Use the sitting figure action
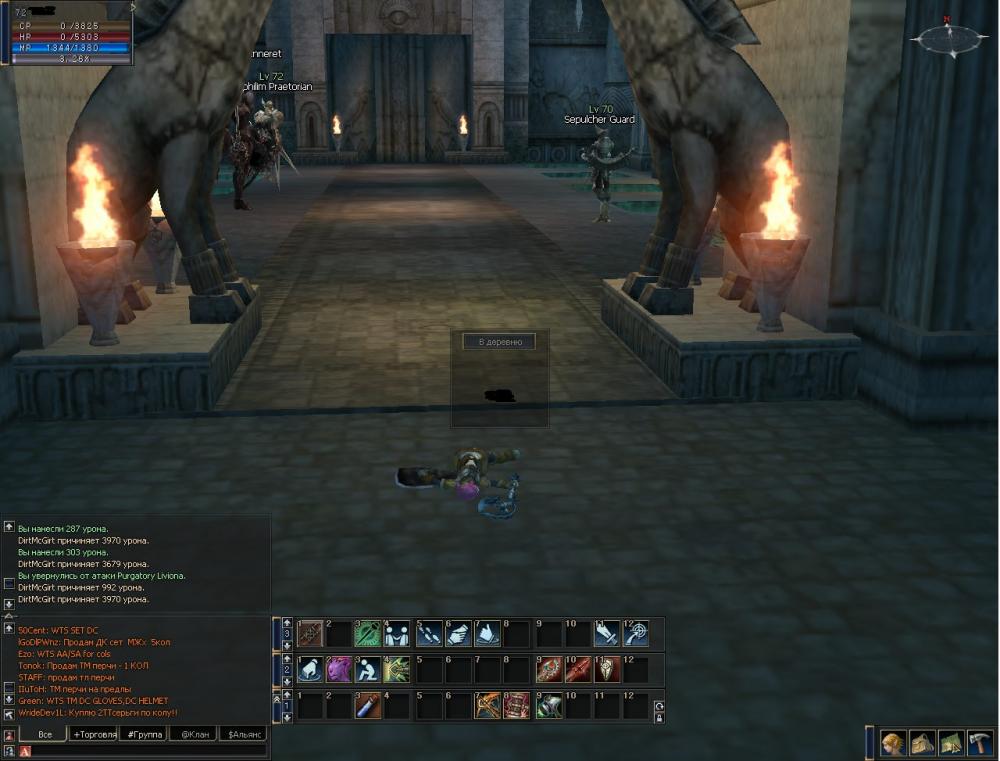 pos(369,669)
